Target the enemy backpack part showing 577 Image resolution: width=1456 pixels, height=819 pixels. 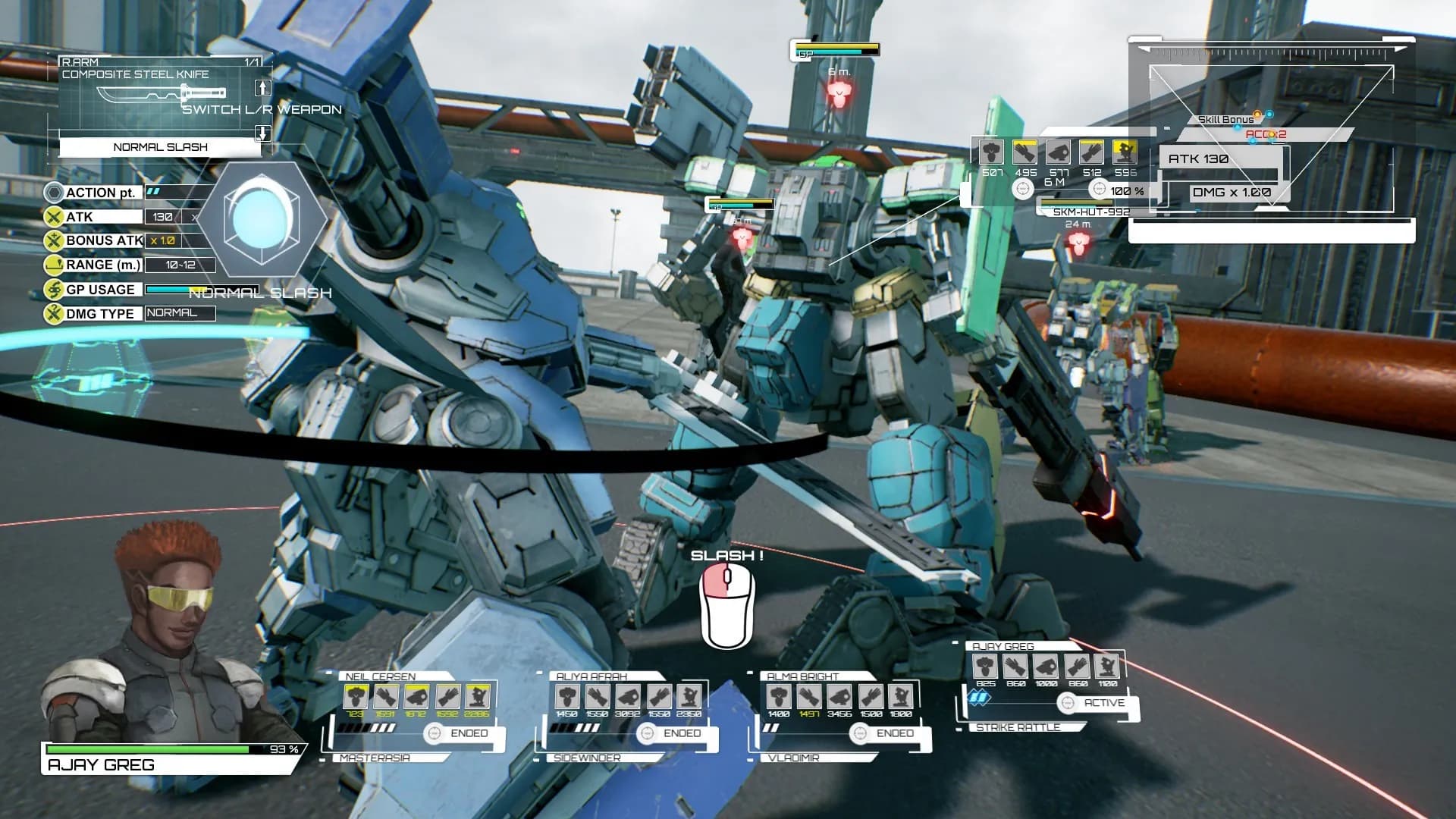click(x=1059, y=152)
